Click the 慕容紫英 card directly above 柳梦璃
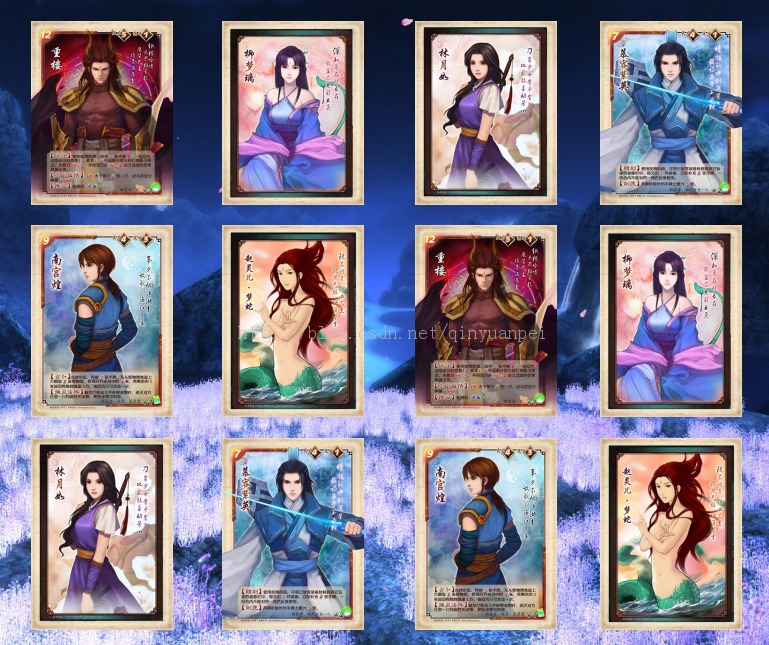Image resolution: width=769 pixels, height=645 pixels. (x=670, y=113)
